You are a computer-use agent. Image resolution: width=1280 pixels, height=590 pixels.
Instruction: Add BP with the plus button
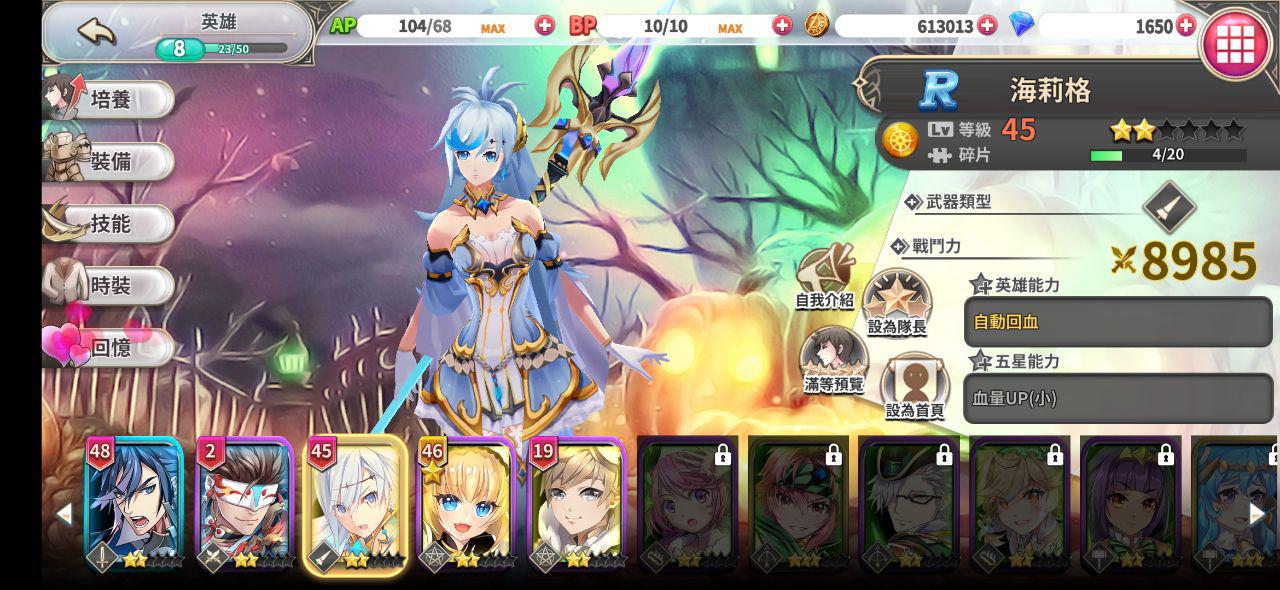[x=782, y=26]
